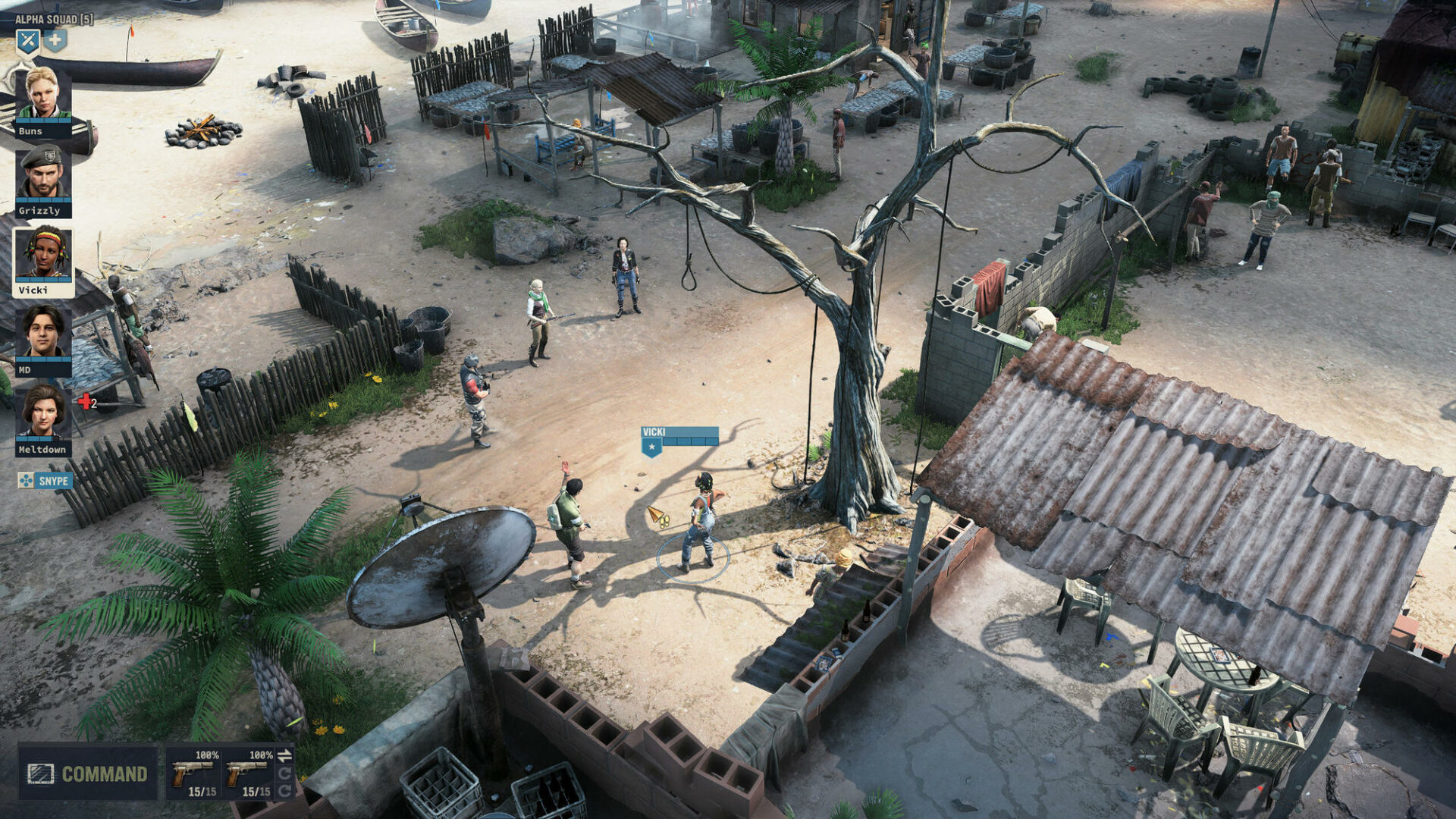Click the star rank badge on Vicki's nameplate
This screenshot has height=819, width=1456.
point(650,447)
